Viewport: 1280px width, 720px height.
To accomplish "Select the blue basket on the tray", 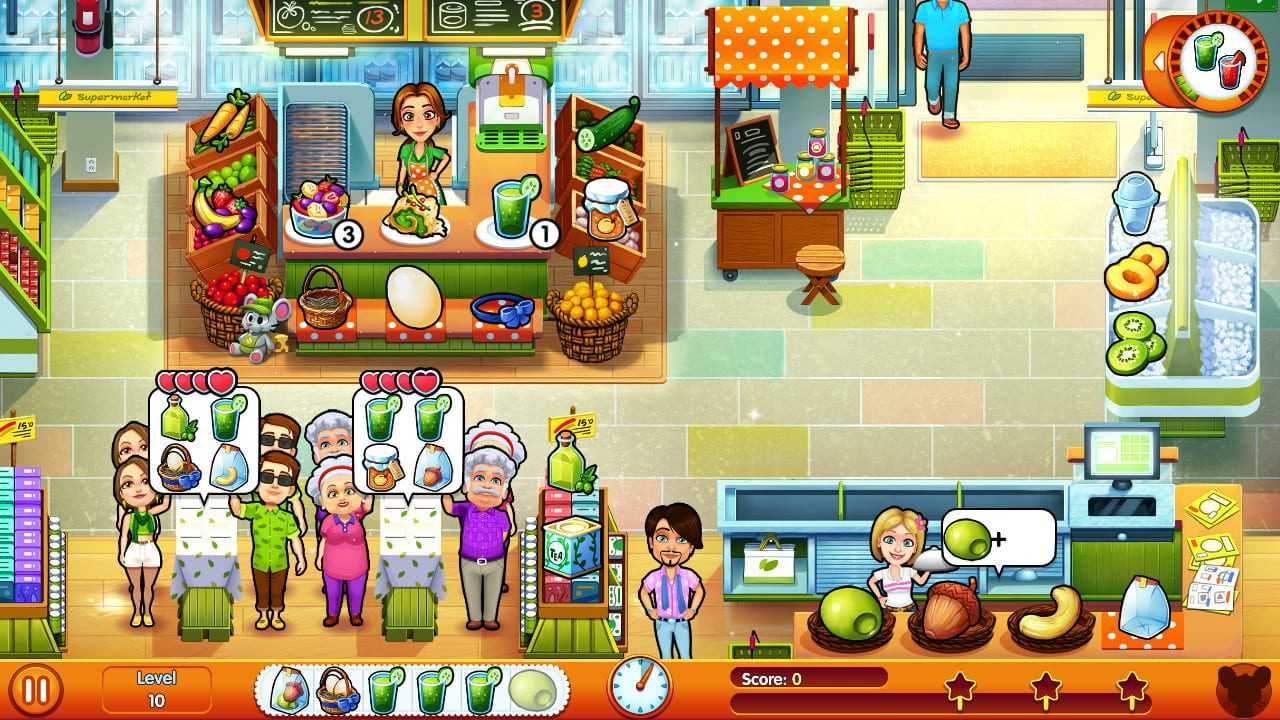I will click(x=338, y=690).
